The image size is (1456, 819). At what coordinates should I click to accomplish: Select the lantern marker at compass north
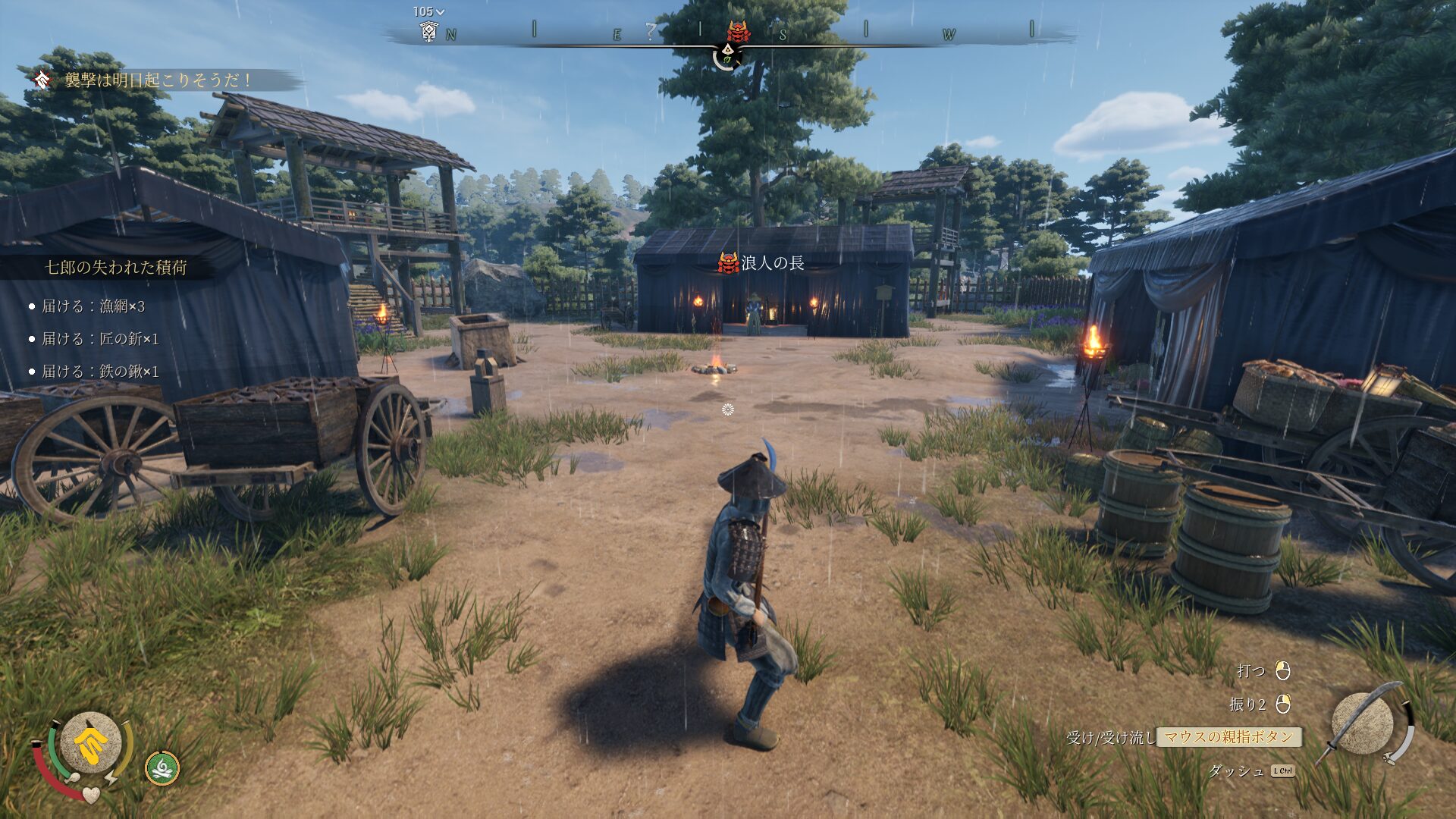429,32
